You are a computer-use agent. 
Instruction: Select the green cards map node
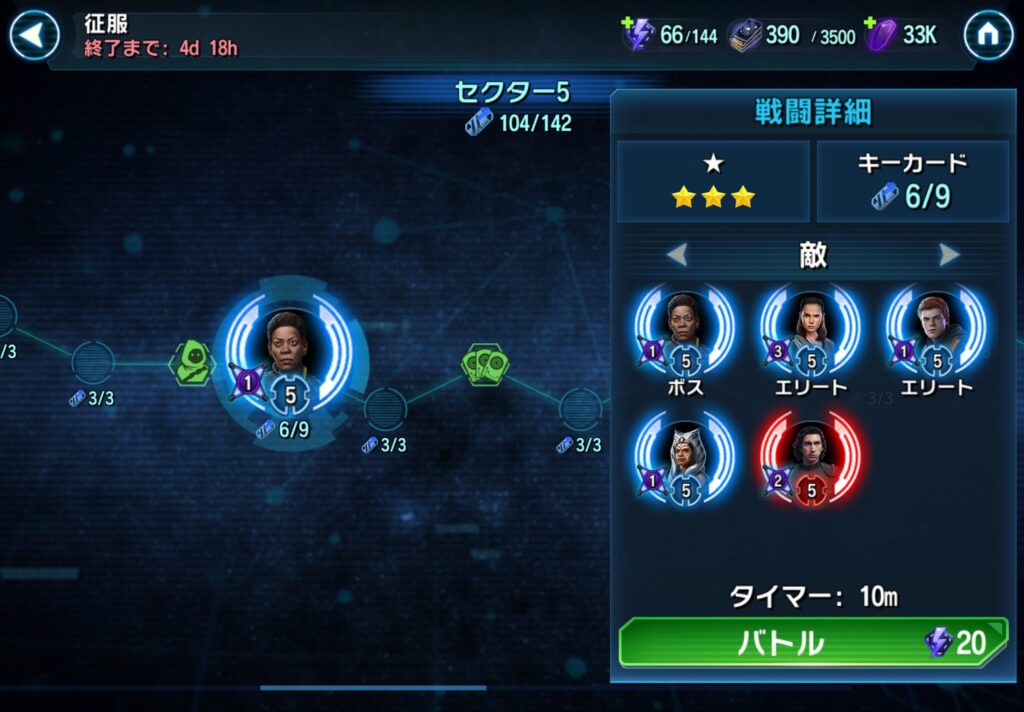coord(484,363)
